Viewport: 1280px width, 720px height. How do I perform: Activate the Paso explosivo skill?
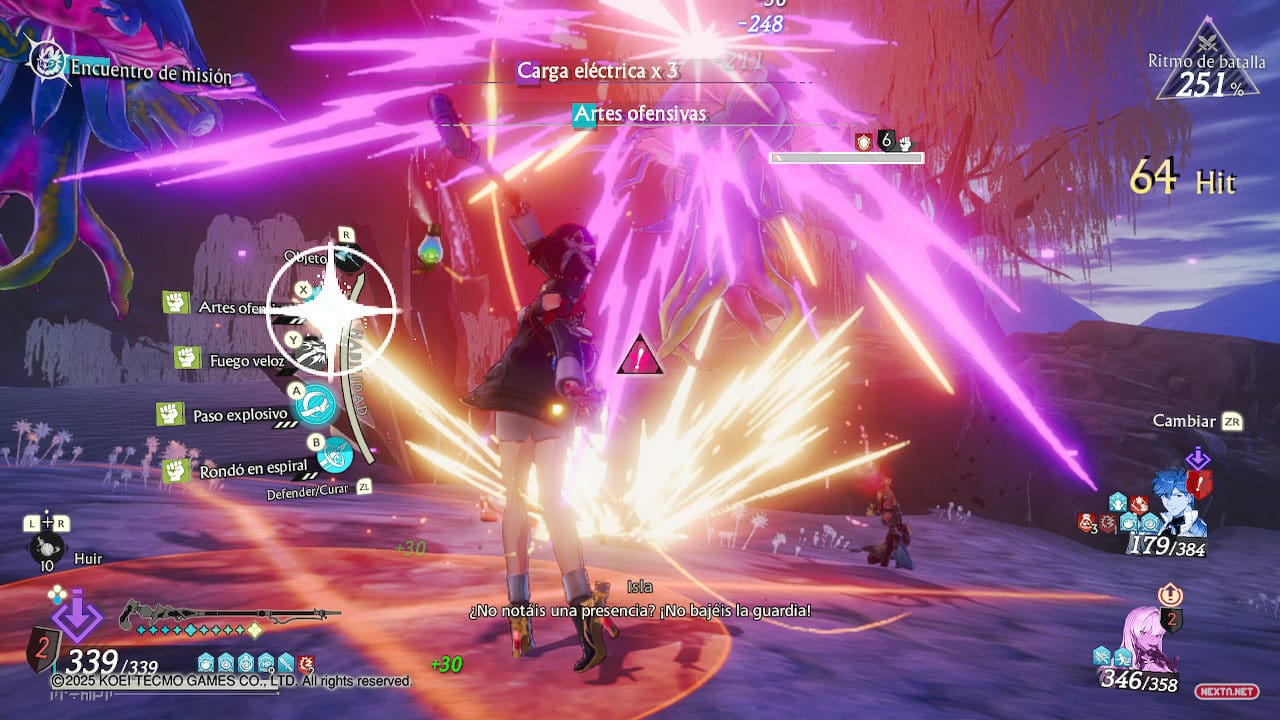(x=240, y=414)
